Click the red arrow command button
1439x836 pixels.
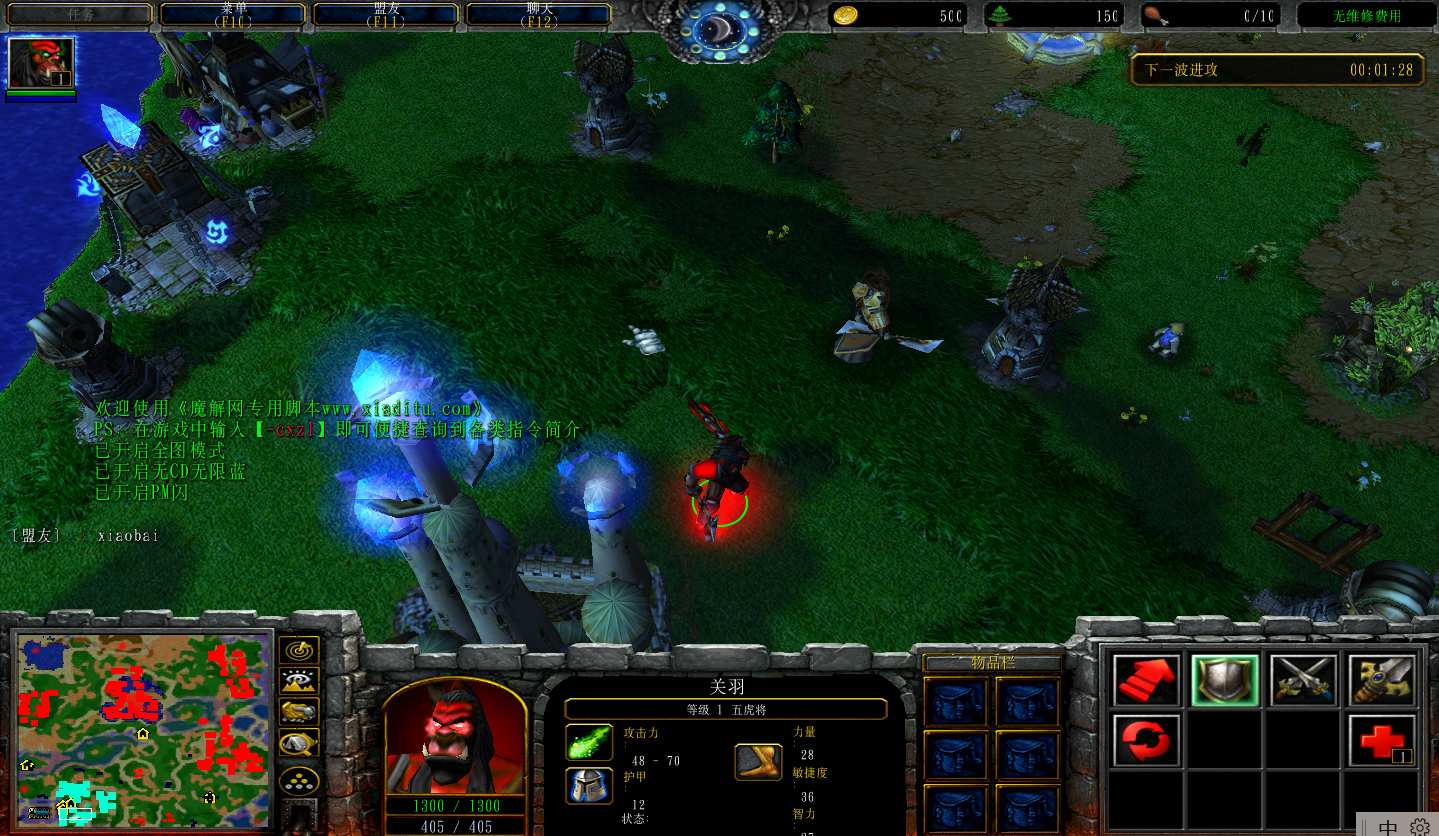coord(1146,680)
